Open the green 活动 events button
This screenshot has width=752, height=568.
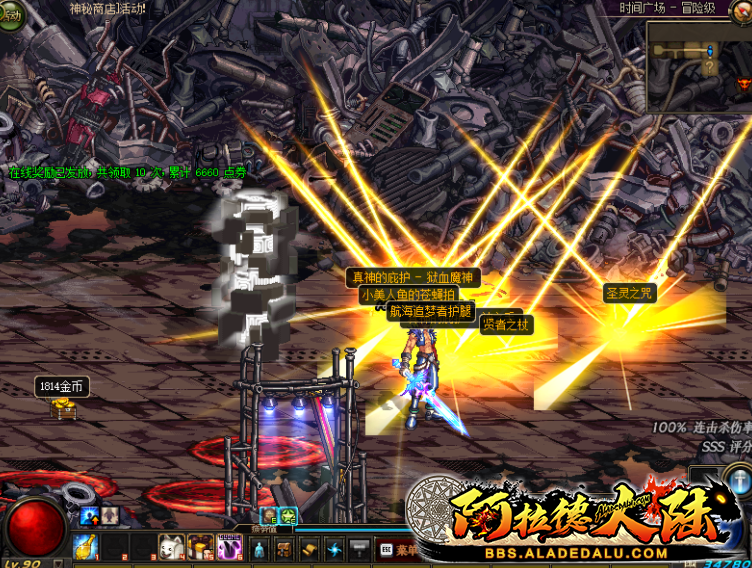pyautogui.click(x=10, y=17)
